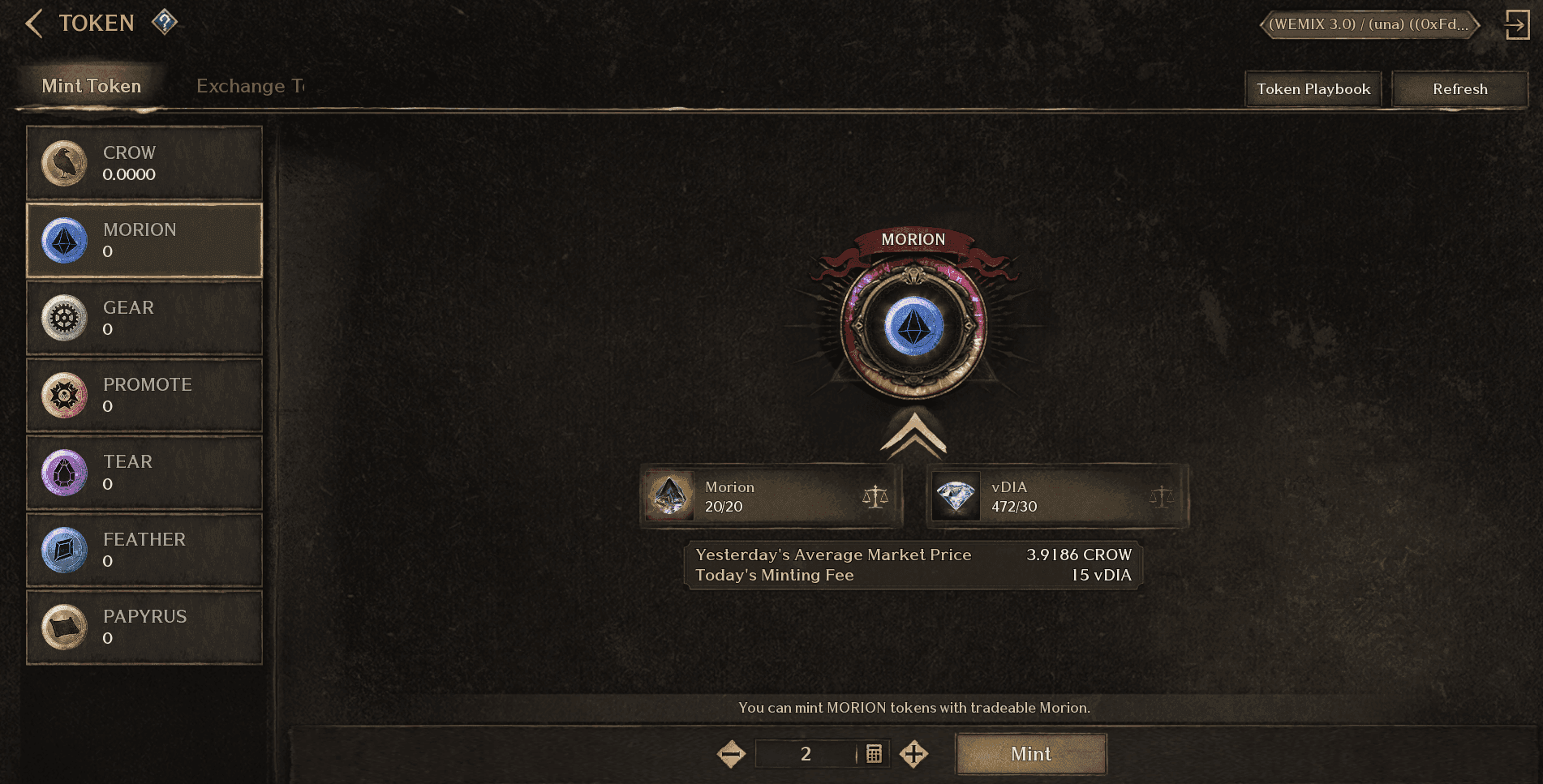Decrease mint quantity with the minus button
This screenshot has height=784, width=1543.
click(x=731, y=754)
